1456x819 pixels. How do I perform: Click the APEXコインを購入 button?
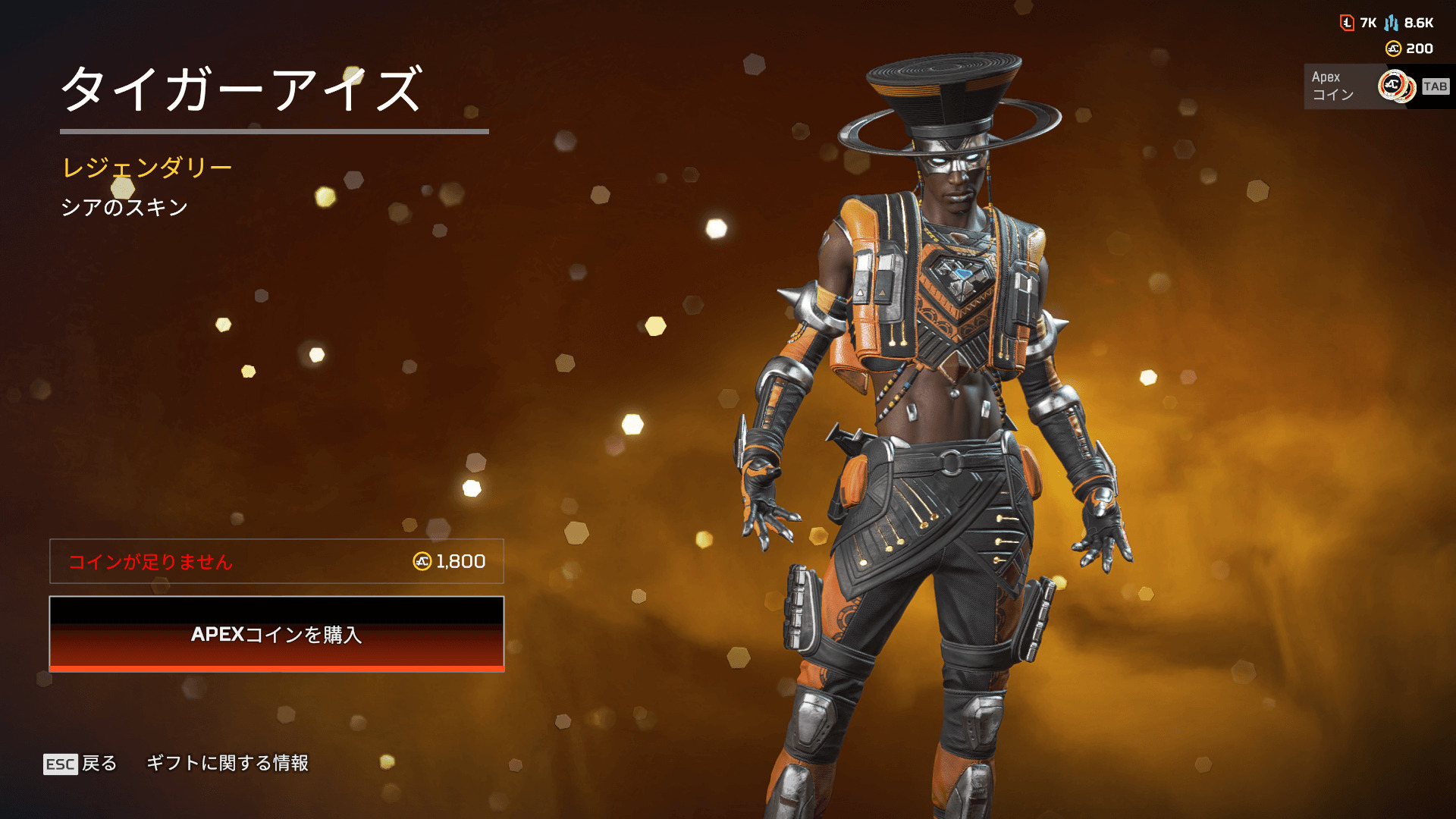tap(277, 634)
